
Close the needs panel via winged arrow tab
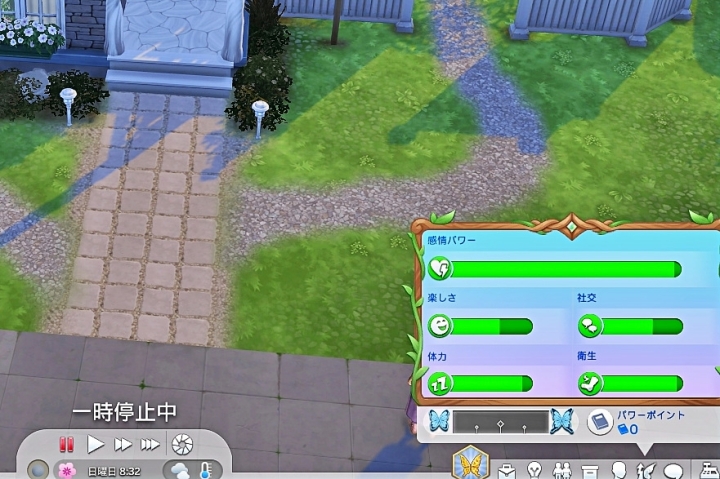[645, 470]
